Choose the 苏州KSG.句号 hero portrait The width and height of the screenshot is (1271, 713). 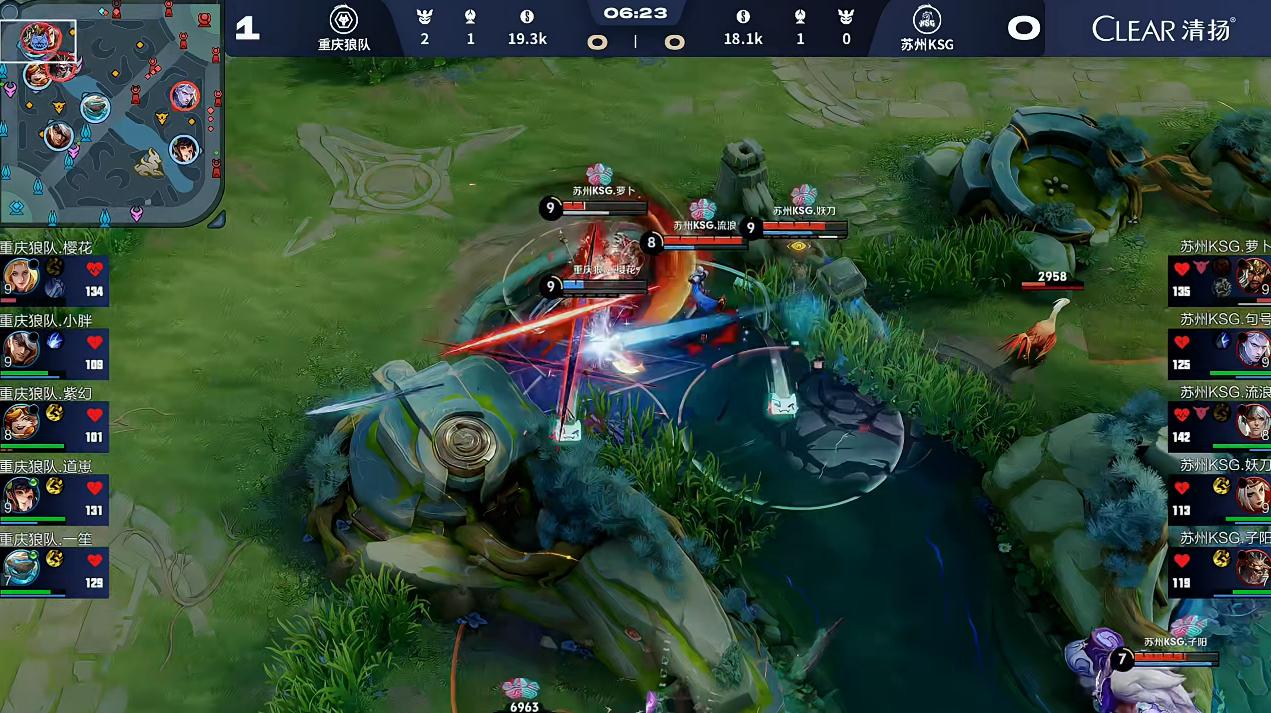click(x=1252, y=349)
